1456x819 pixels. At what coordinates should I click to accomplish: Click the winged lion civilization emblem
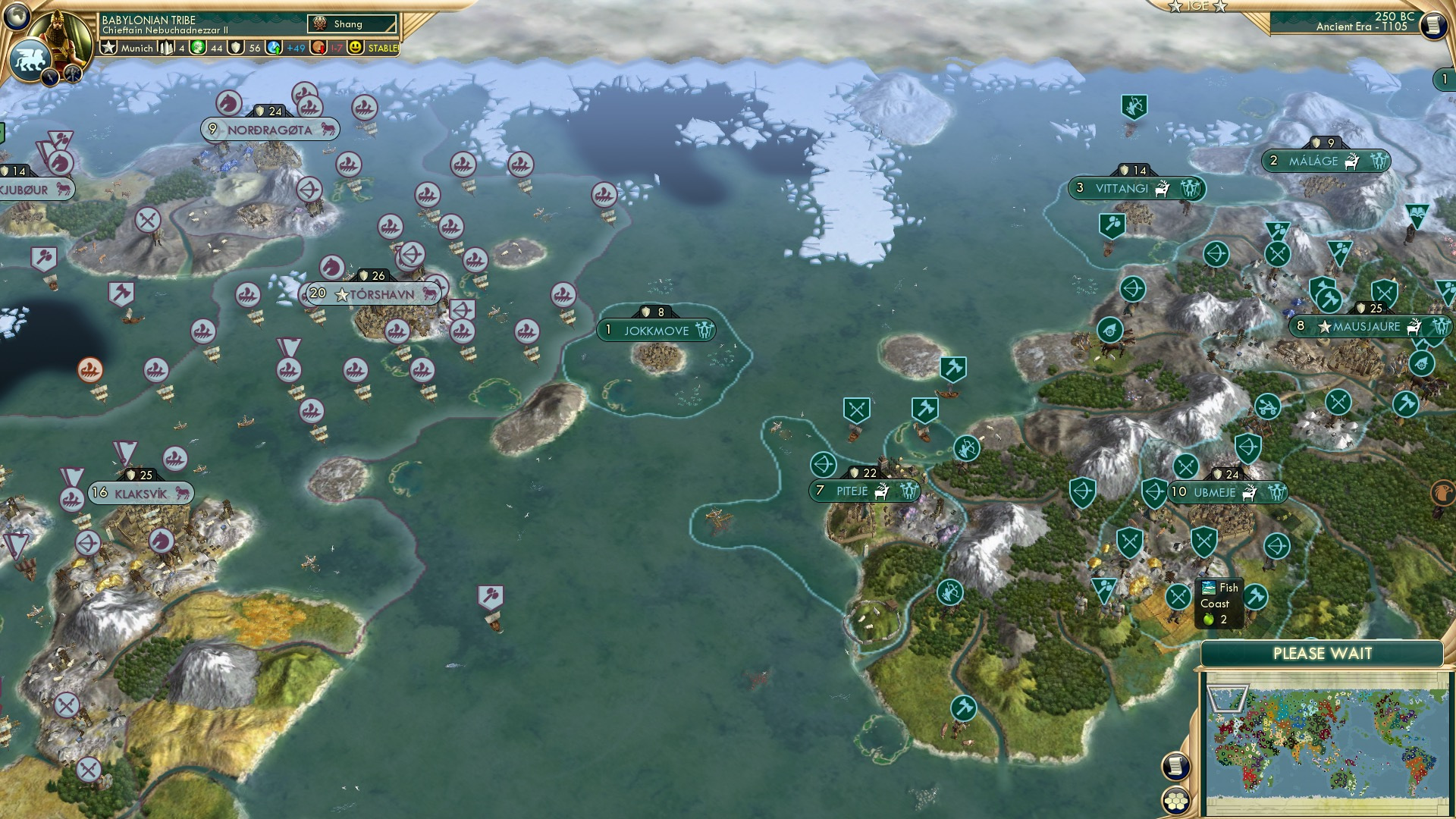click(x=30, y=59)
